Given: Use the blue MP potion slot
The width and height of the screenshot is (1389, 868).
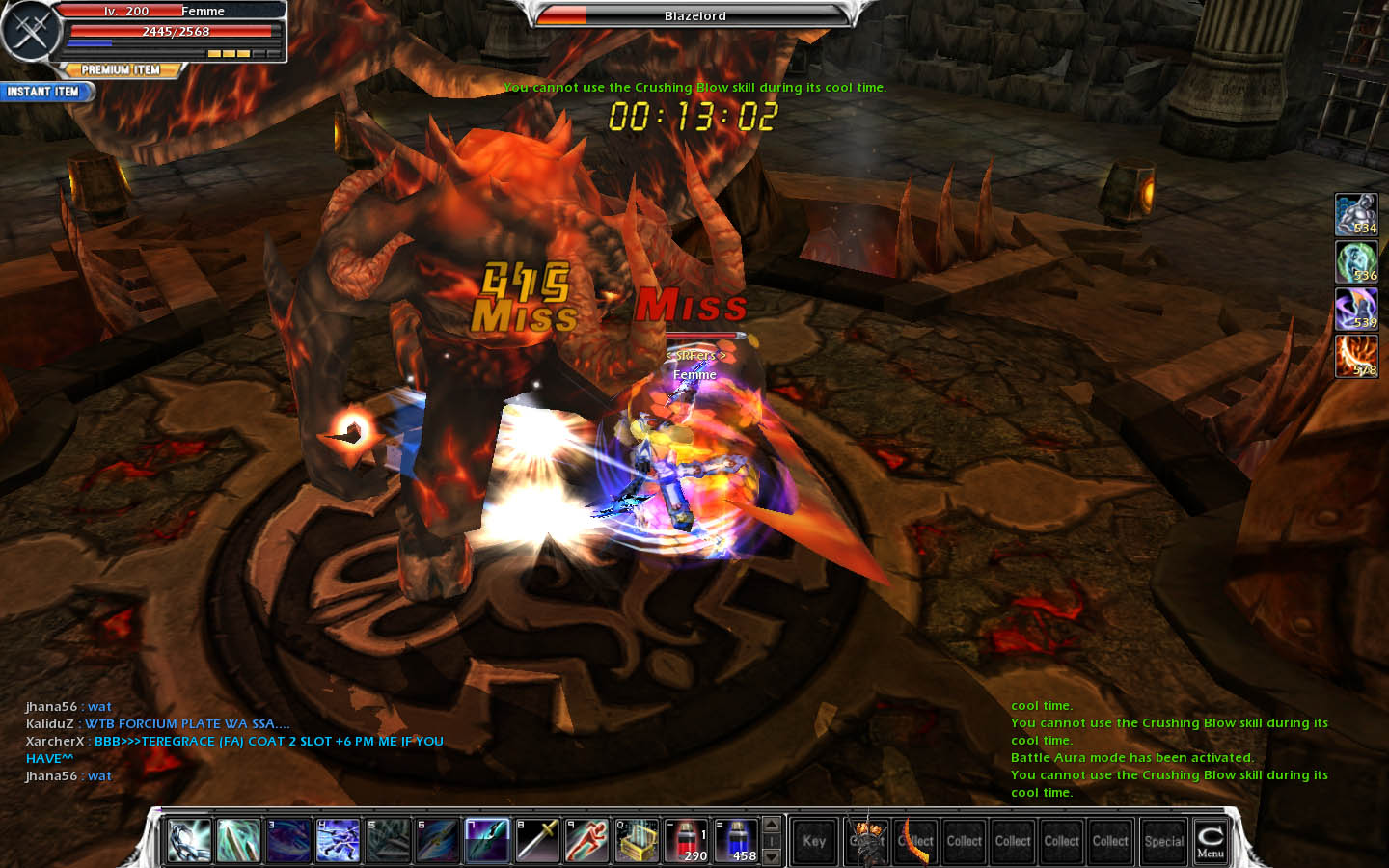Looking at the screenshot, I should point(736,840).
